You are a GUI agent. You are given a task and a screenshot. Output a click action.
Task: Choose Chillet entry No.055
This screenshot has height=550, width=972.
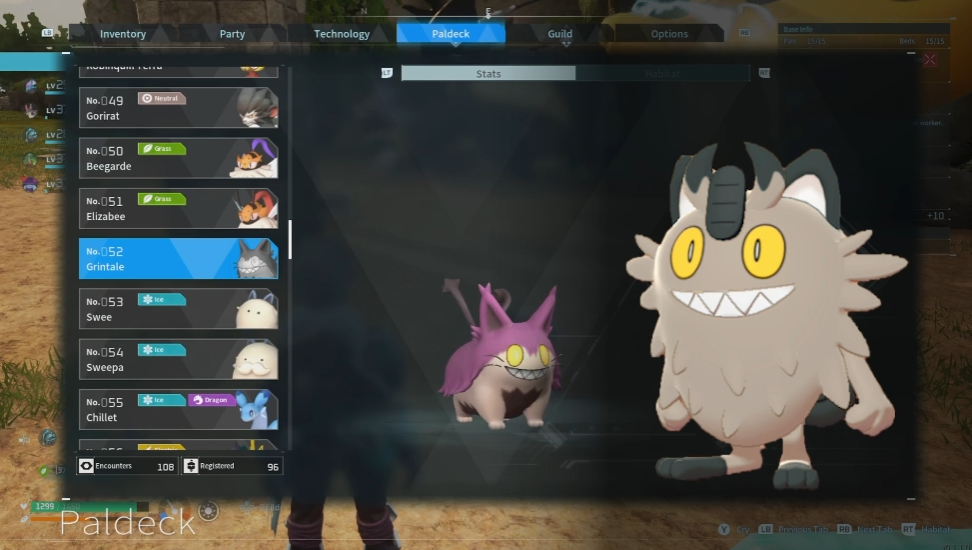tap(178, 409)
